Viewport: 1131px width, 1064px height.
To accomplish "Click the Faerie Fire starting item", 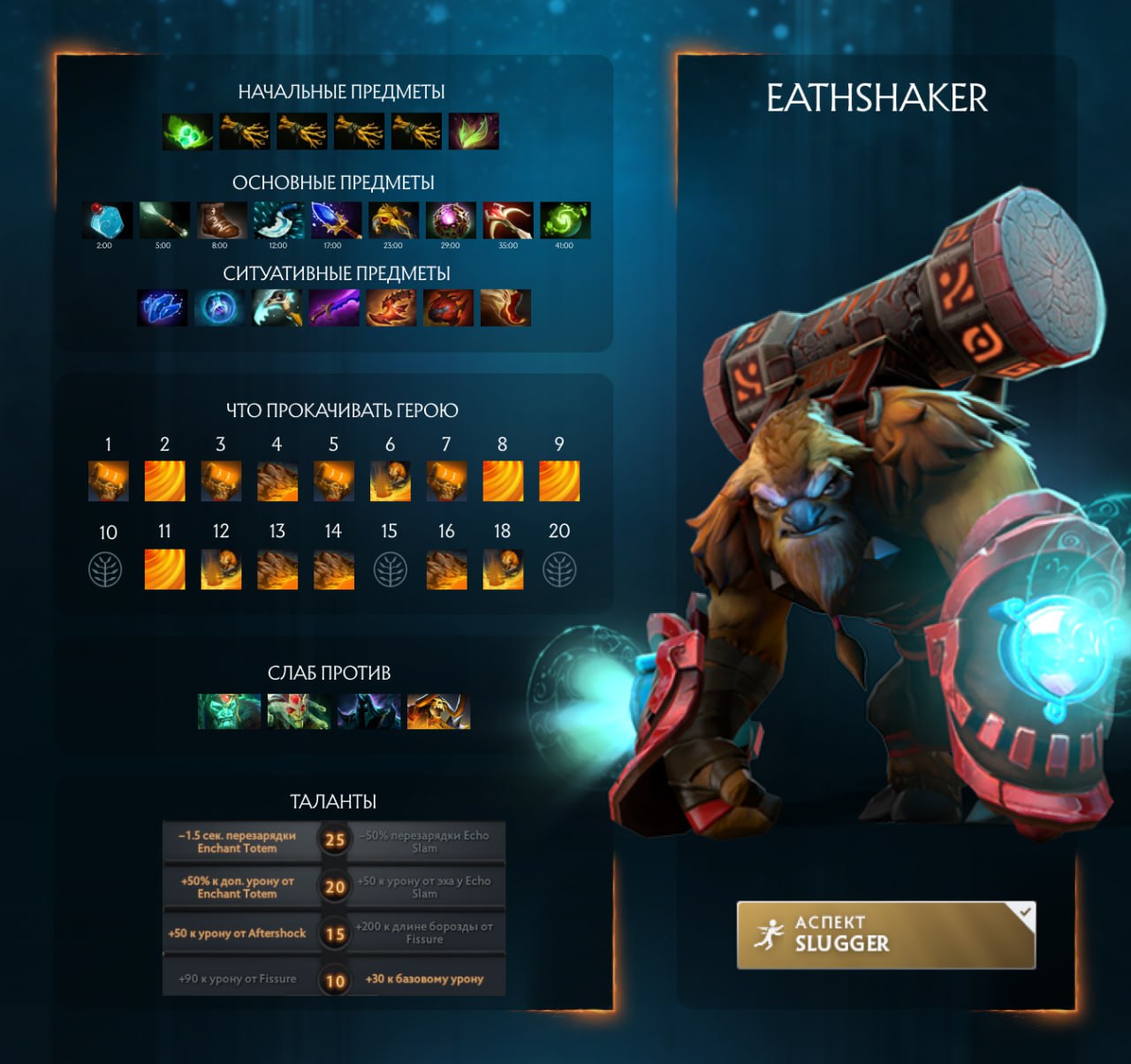I will click(x=474, y=132).
